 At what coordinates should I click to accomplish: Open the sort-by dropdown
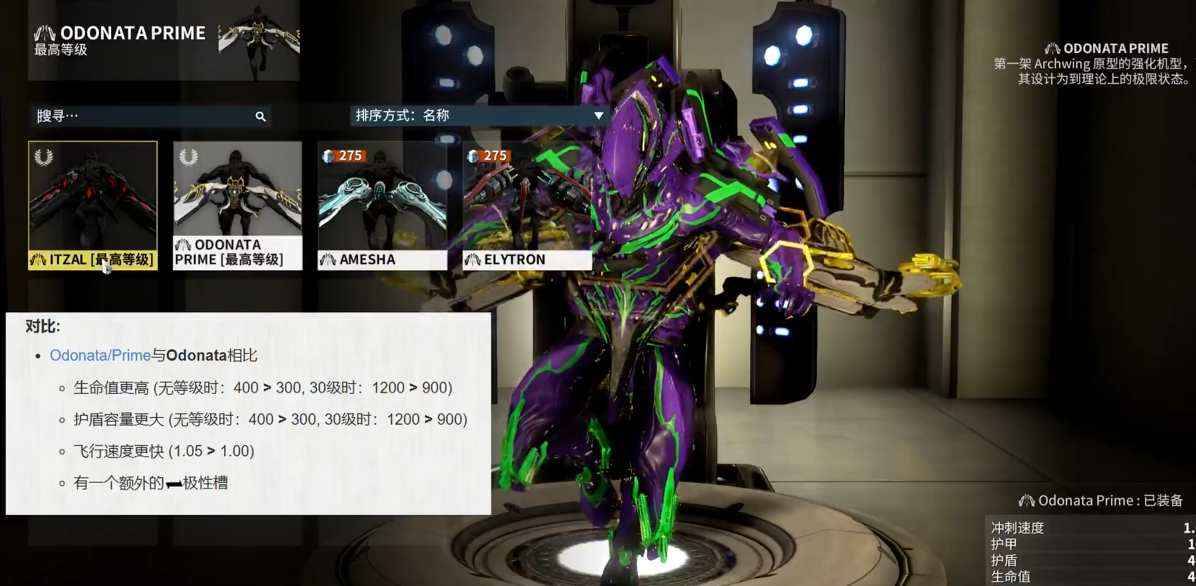(x=480, y=115)
